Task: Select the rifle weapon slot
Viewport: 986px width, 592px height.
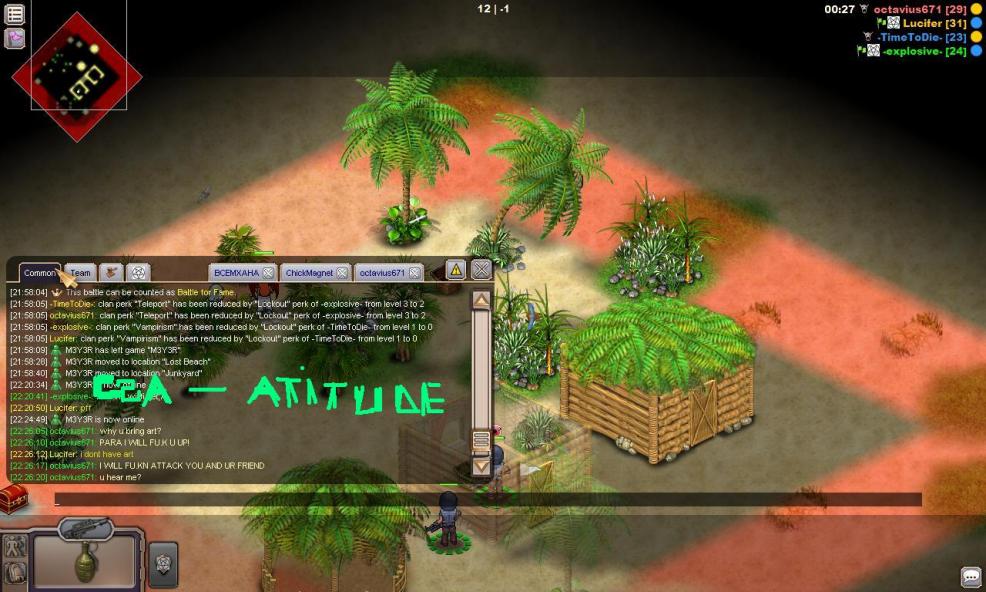Action: click(84, 529)
